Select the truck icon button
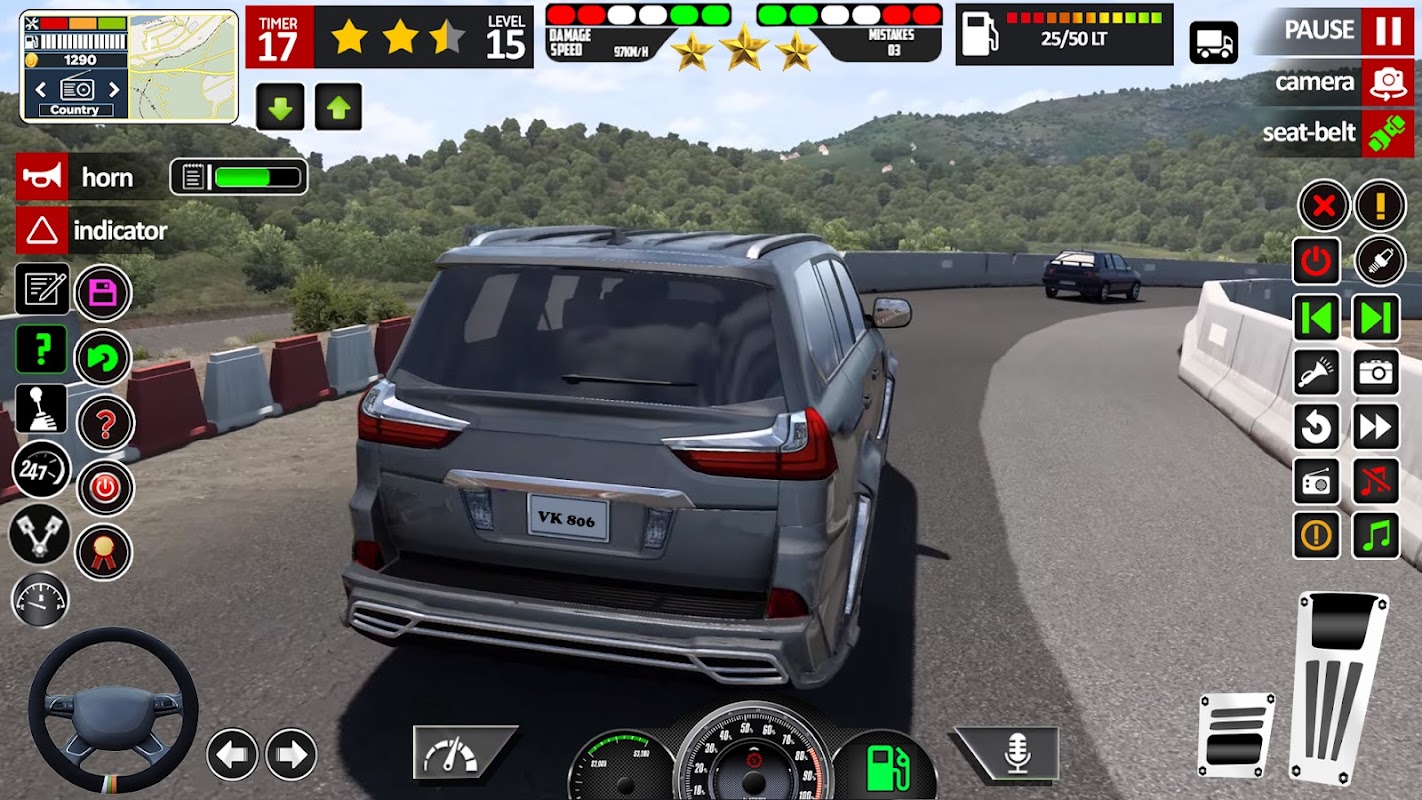The width and height of the screenshot is (1422, 800). (x=1213, y=42)
